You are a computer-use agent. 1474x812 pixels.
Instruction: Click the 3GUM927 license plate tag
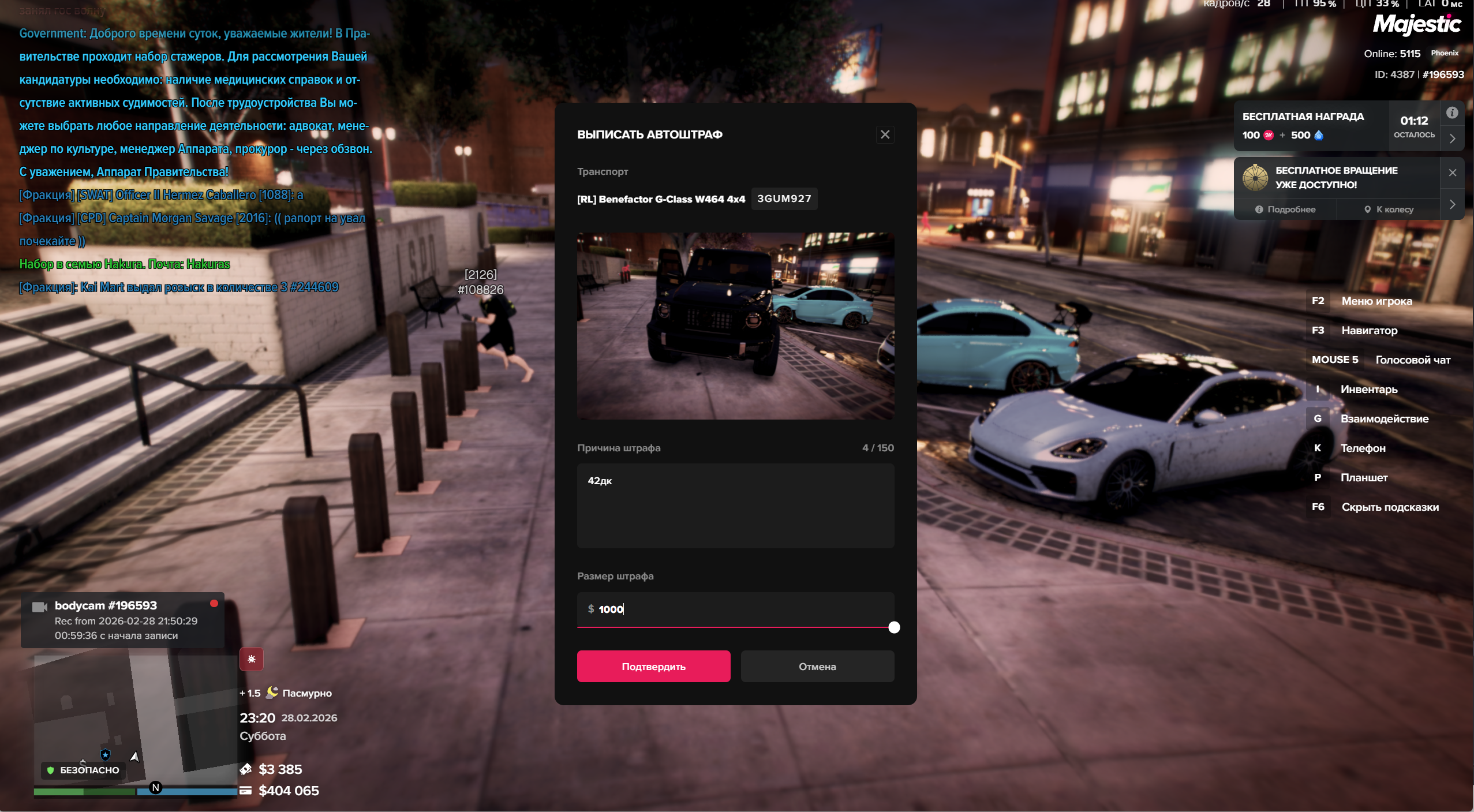784,199
